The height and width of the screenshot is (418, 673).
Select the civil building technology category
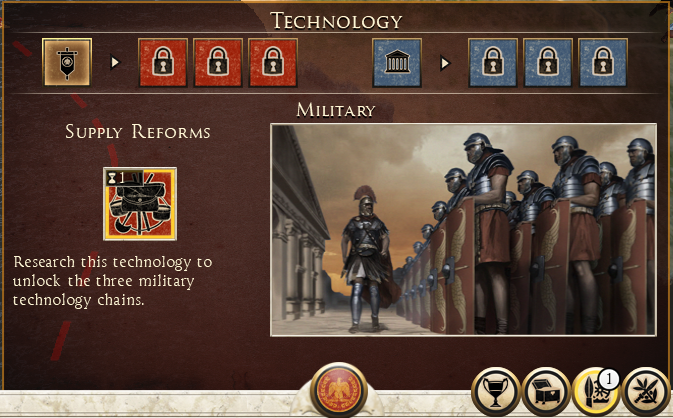point(397,63)
